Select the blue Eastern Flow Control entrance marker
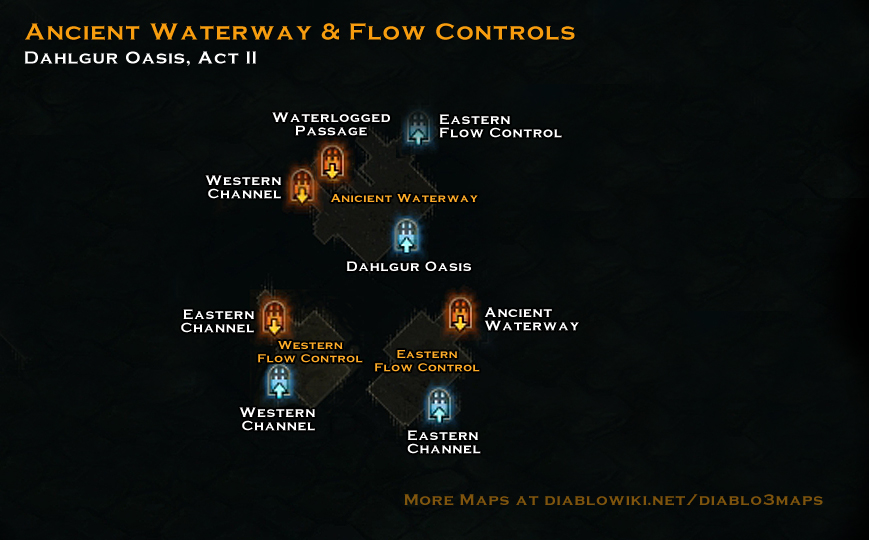The height and width of the screenshot is (540, 869). pos(418,129)
